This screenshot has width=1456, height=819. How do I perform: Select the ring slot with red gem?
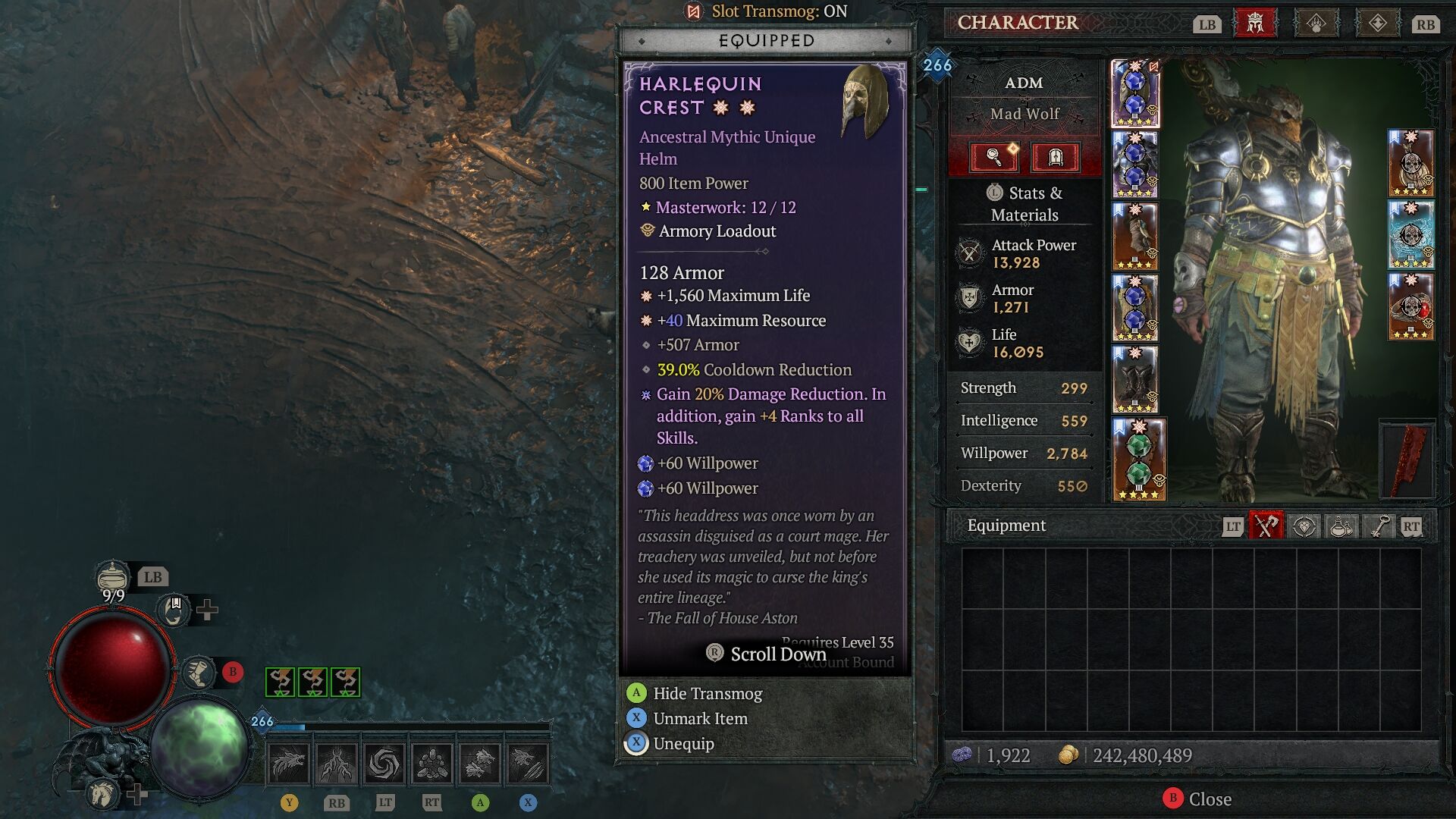[x=1410, y=306]
